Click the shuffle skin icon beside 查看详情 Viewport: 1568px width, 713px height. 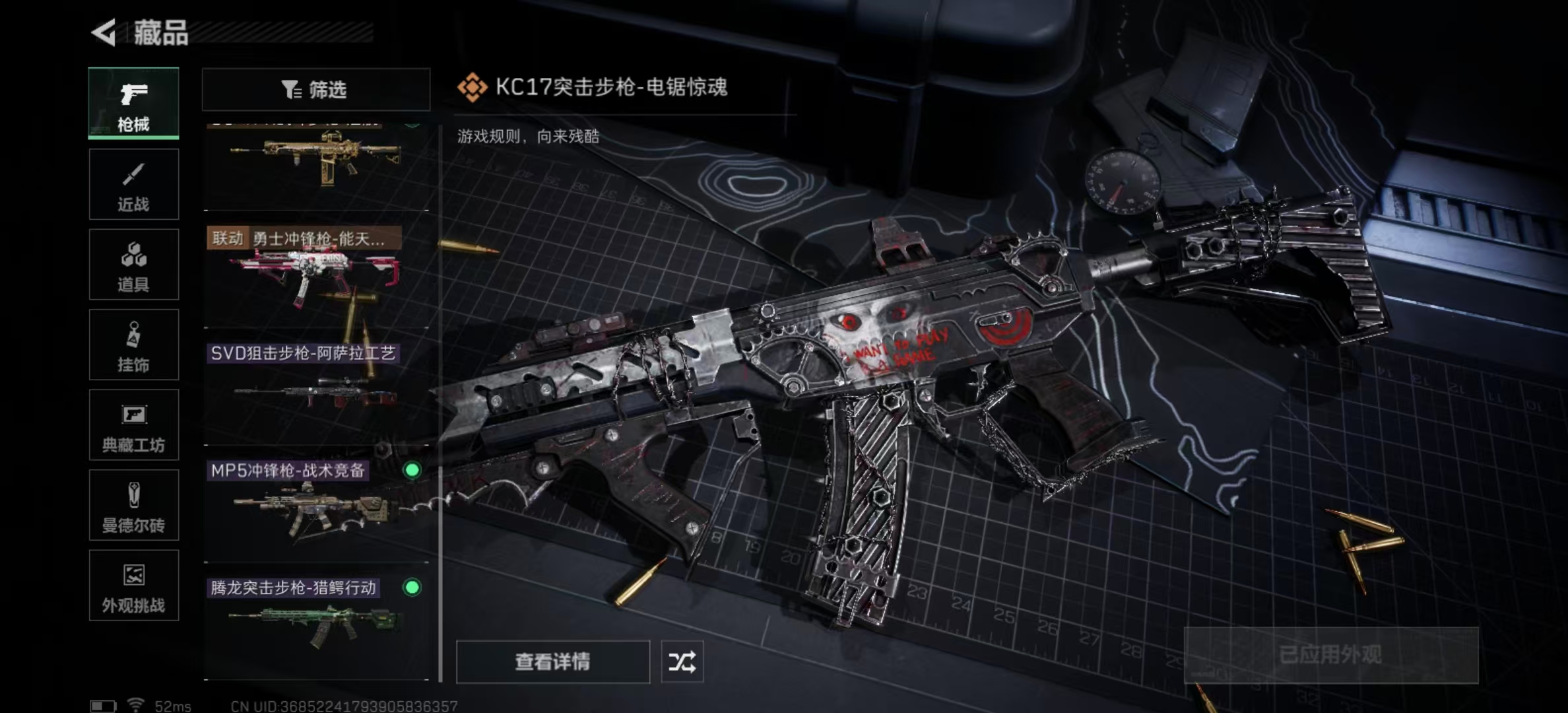(684, 661)
